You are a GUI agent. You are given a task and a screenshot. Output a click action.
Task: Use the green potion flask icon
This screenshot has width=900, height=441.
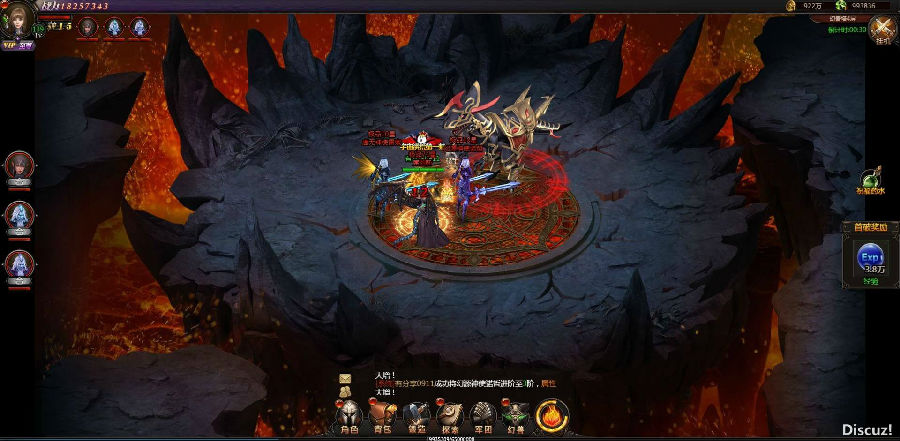coord(871,178)
